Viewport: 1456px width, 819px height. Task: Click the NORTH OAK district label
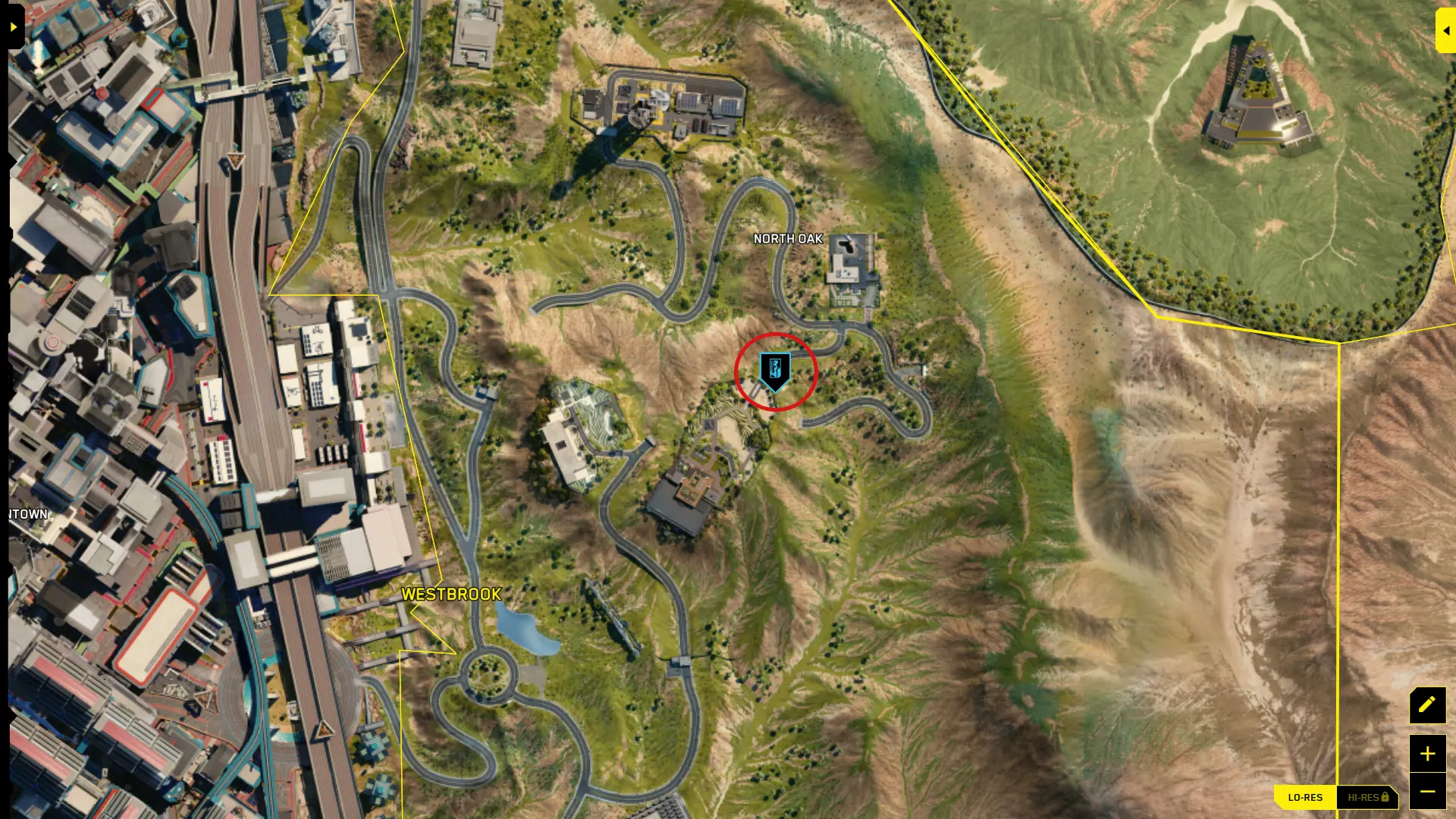(789, 238)
